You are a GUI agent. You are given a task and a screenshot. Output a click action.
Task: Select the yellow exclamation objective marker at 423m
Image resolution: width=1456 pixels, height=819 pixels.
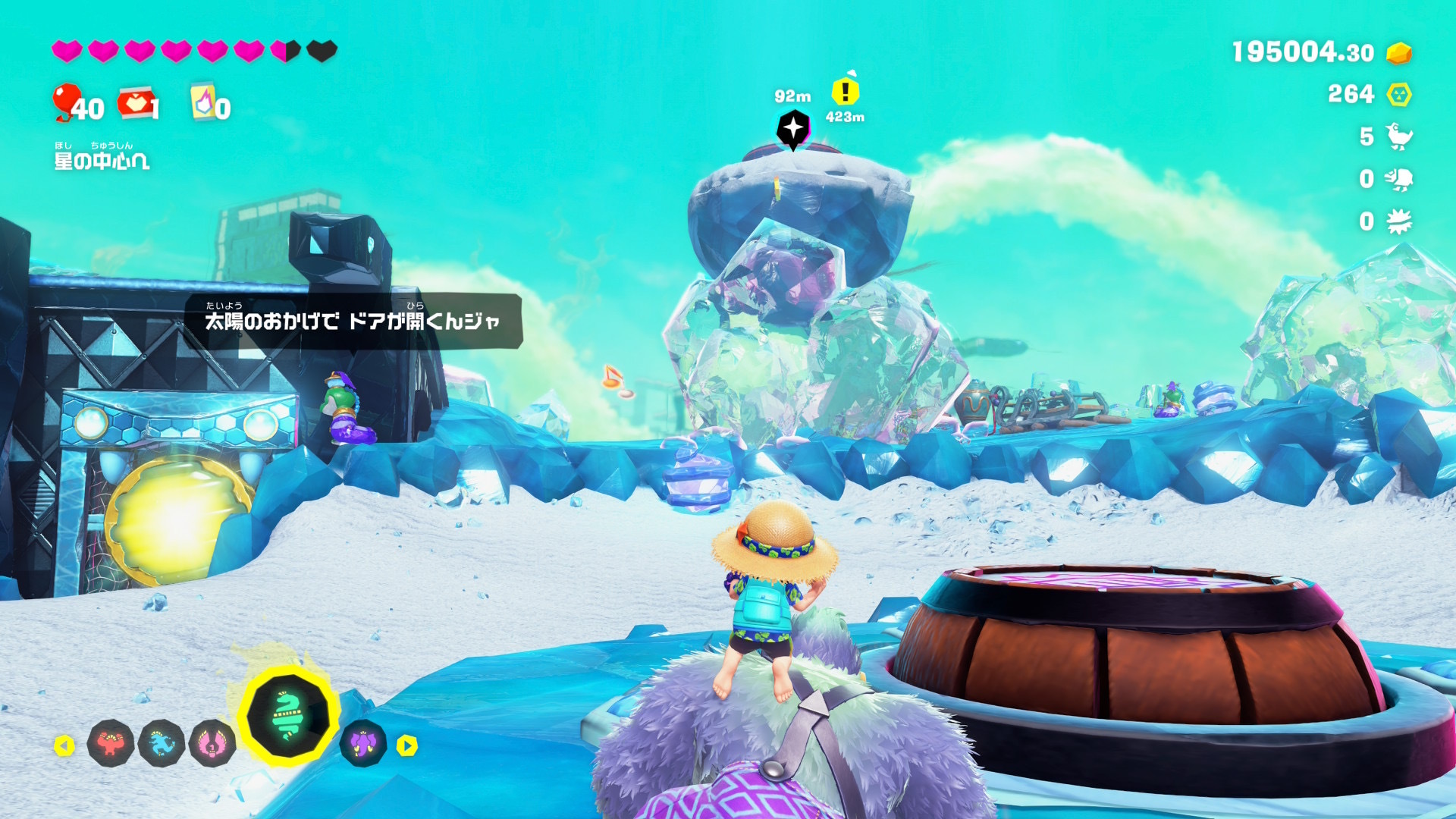pyautogui.click(x=845, y=92)
